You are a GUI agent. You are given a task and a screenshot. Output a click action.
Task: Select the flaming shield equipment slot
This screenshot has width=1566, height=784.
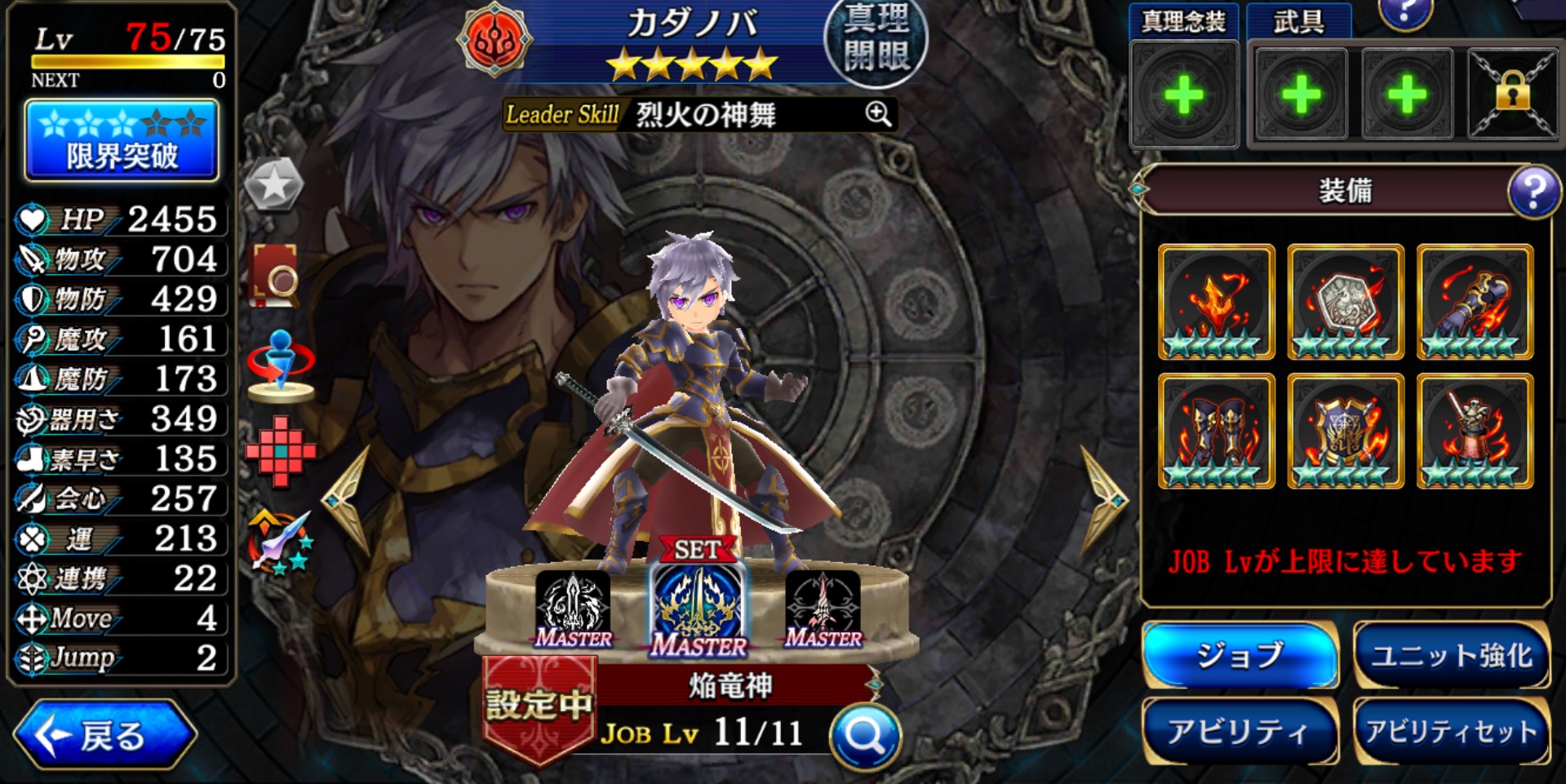[x=1345, y=431]
